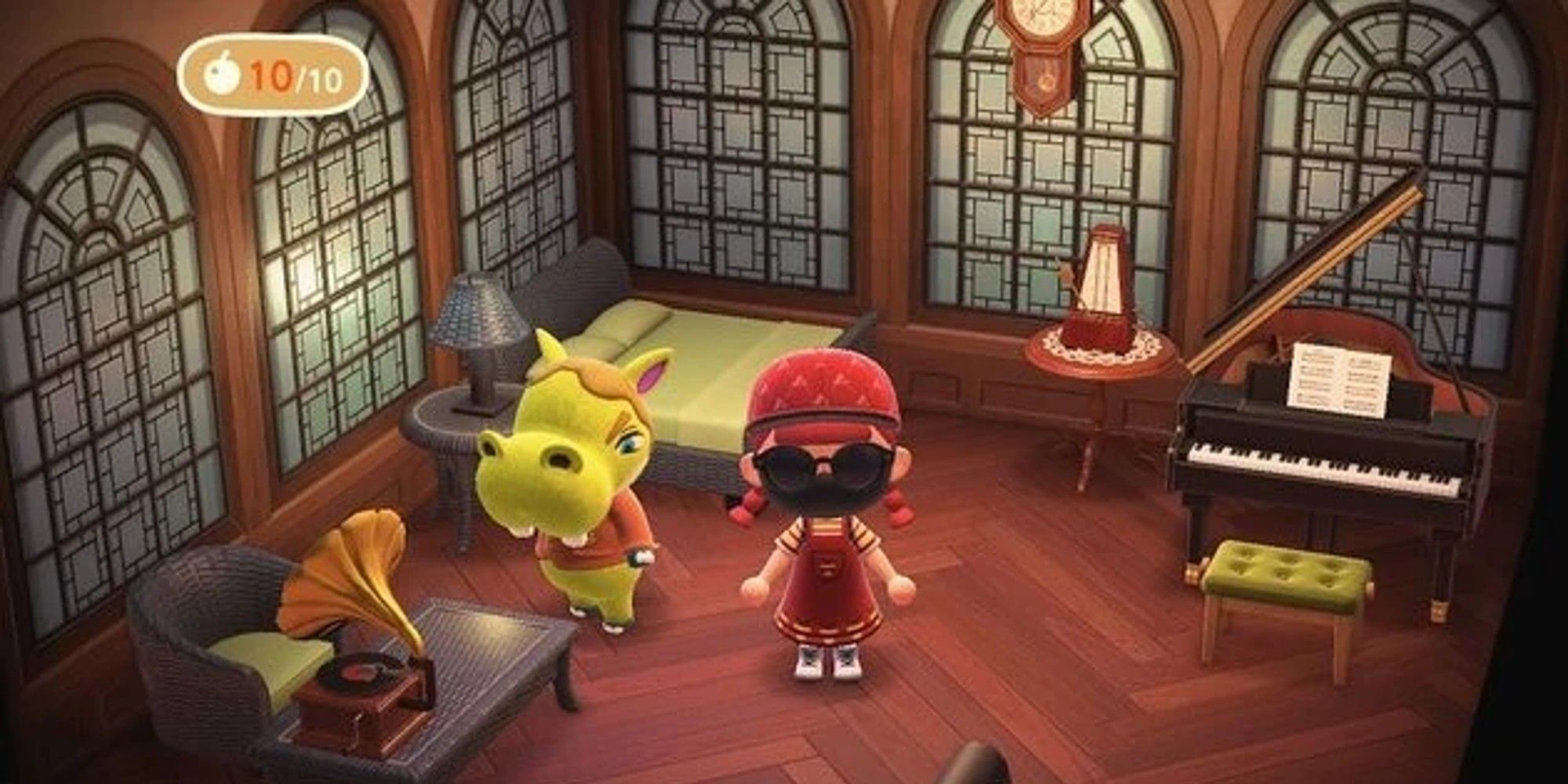This screenshot has width=1568, height=784.
Task: Toggle the lamp next to the bed
Action: [x=477, y=314]
